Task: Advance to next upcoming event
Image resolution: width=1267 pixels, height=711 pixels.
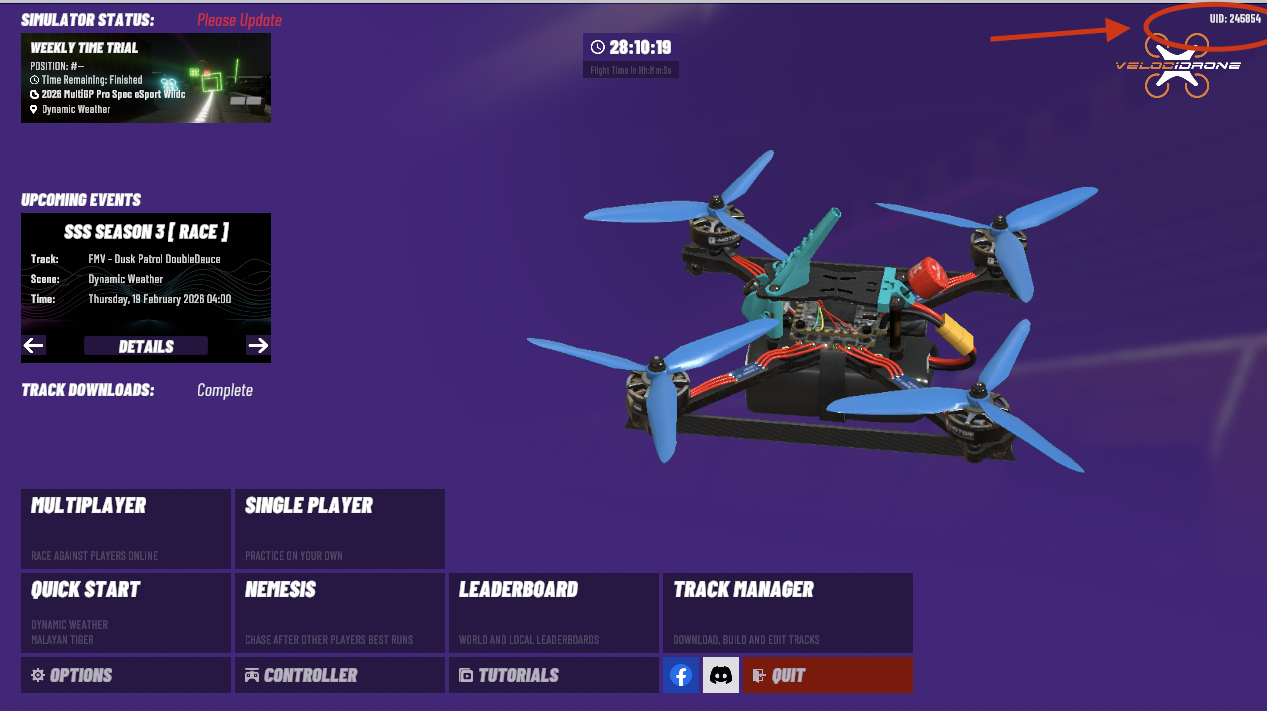Action: pyautogui.click(x=258, y=346)
